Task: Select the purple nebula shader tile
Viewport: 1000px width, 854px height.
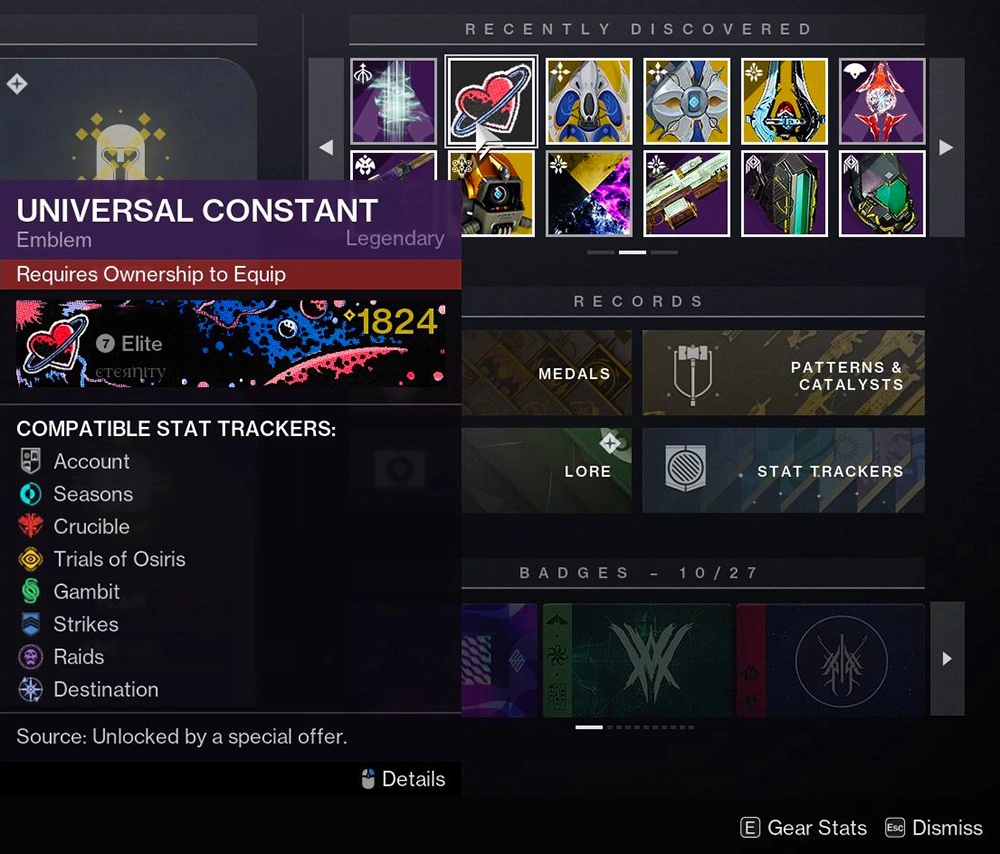Action: [589, 193]
